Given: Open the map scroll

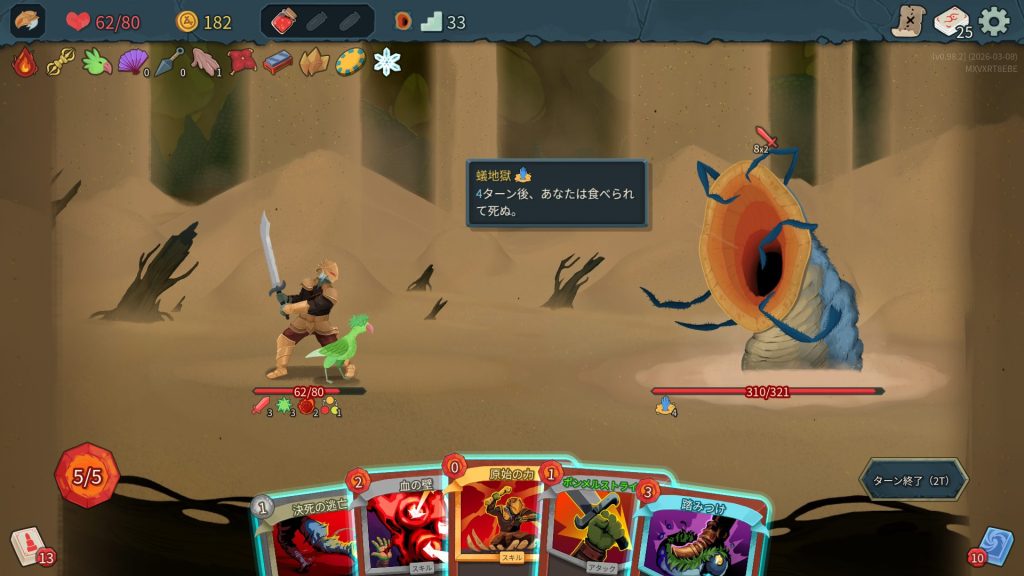Looking at the screenshot, I should [x=908, y=21].
